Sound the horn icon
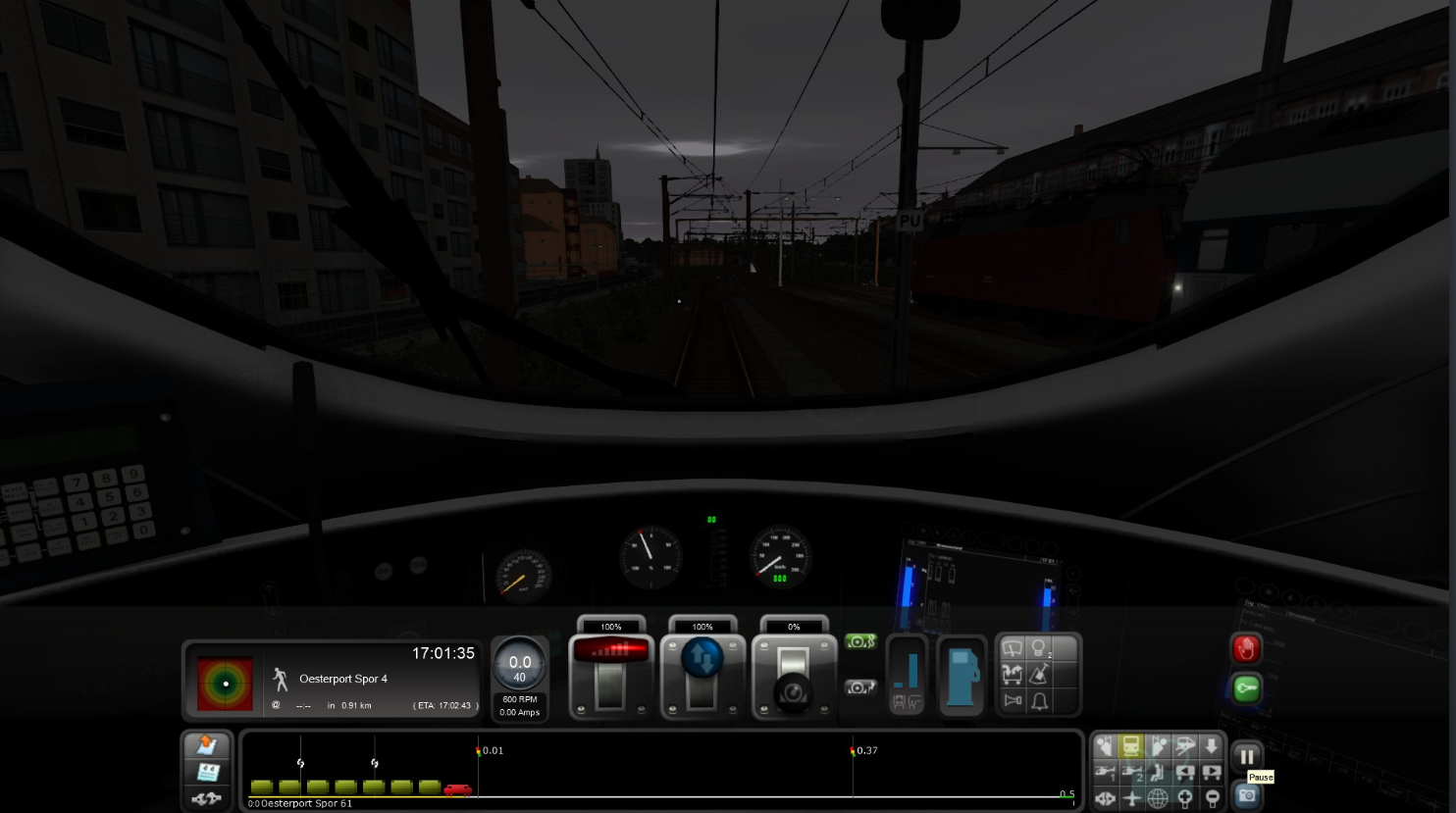This screenshot has height=813, width=1456. [x=1012, y=701]
